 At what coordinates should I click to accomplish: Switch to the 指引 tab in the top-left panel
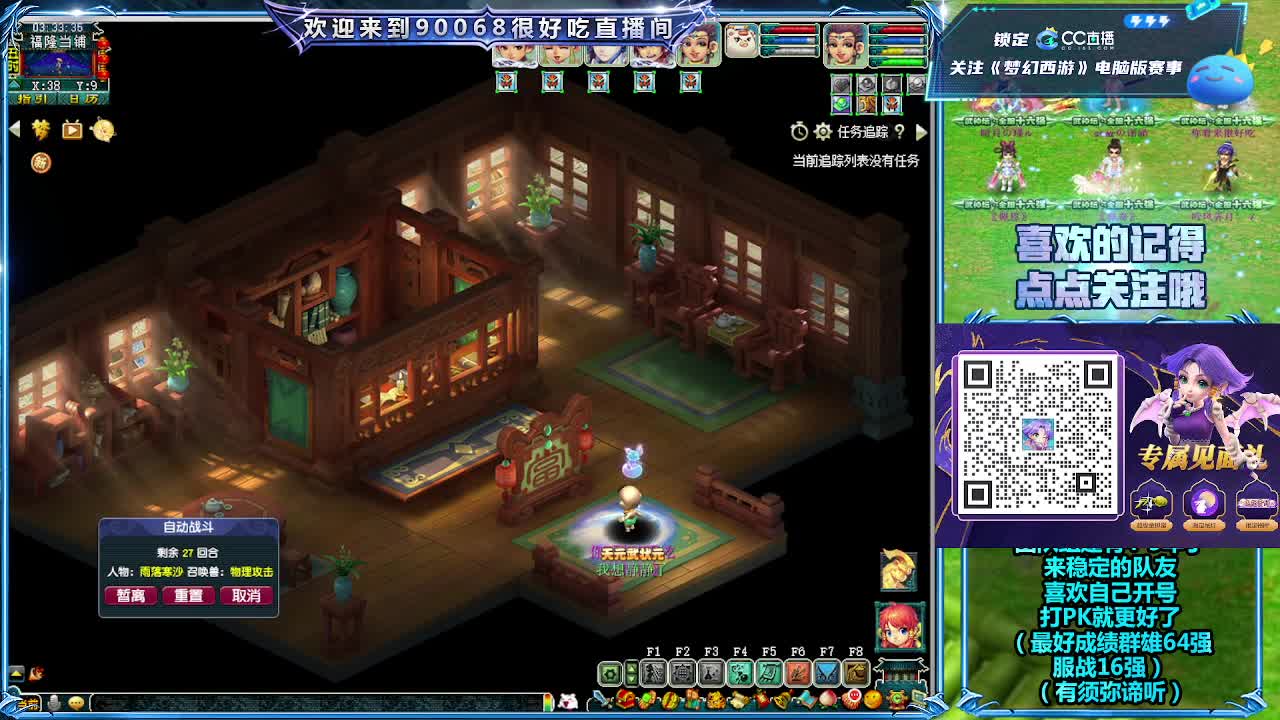pos(32,99)
